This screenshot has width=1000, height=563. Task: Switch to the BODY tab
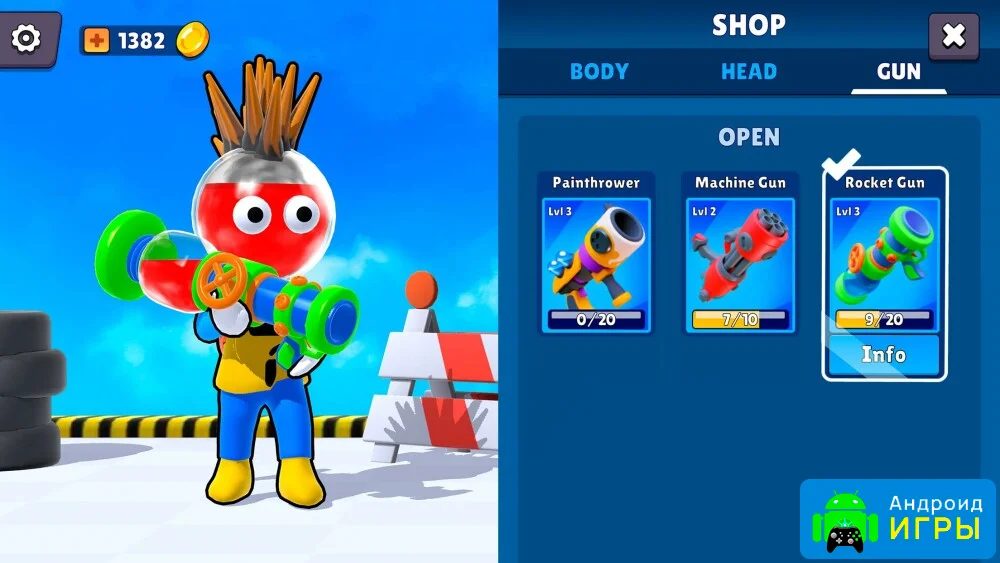599,71
